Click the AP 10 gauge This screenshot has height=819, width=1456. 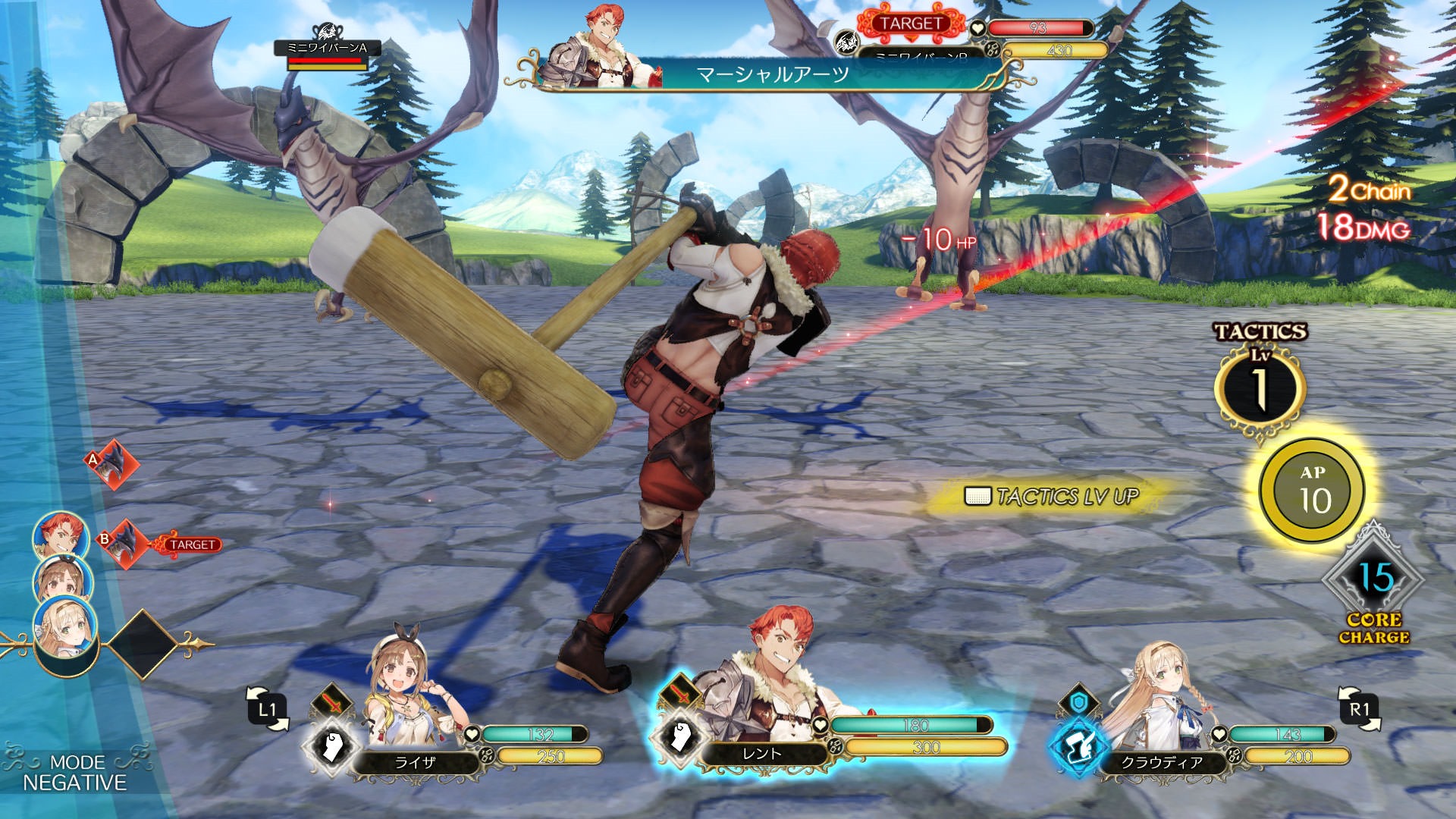1313,490
